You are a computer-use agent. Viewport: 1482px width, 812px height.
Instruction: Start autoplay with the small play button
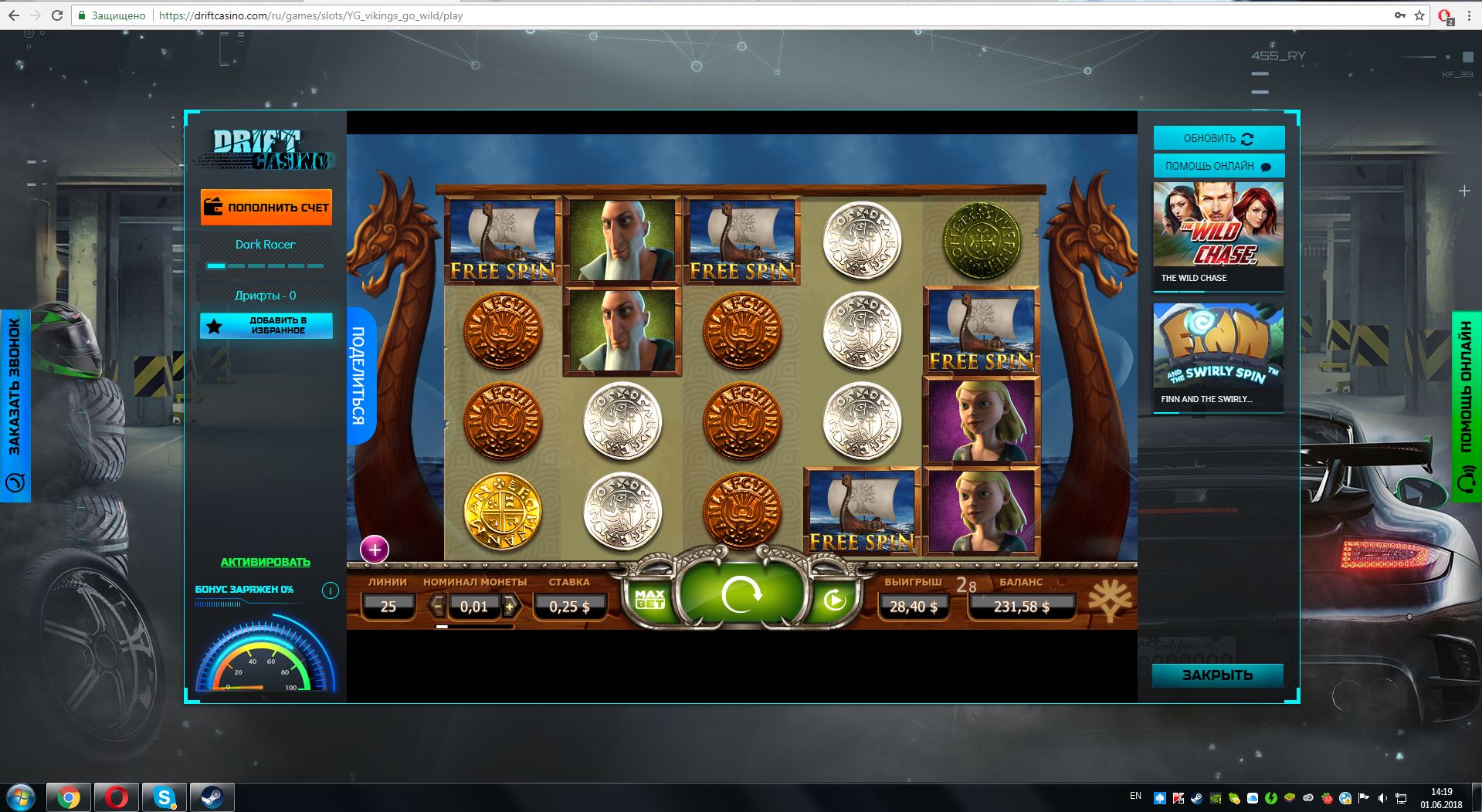pos(834,600)
